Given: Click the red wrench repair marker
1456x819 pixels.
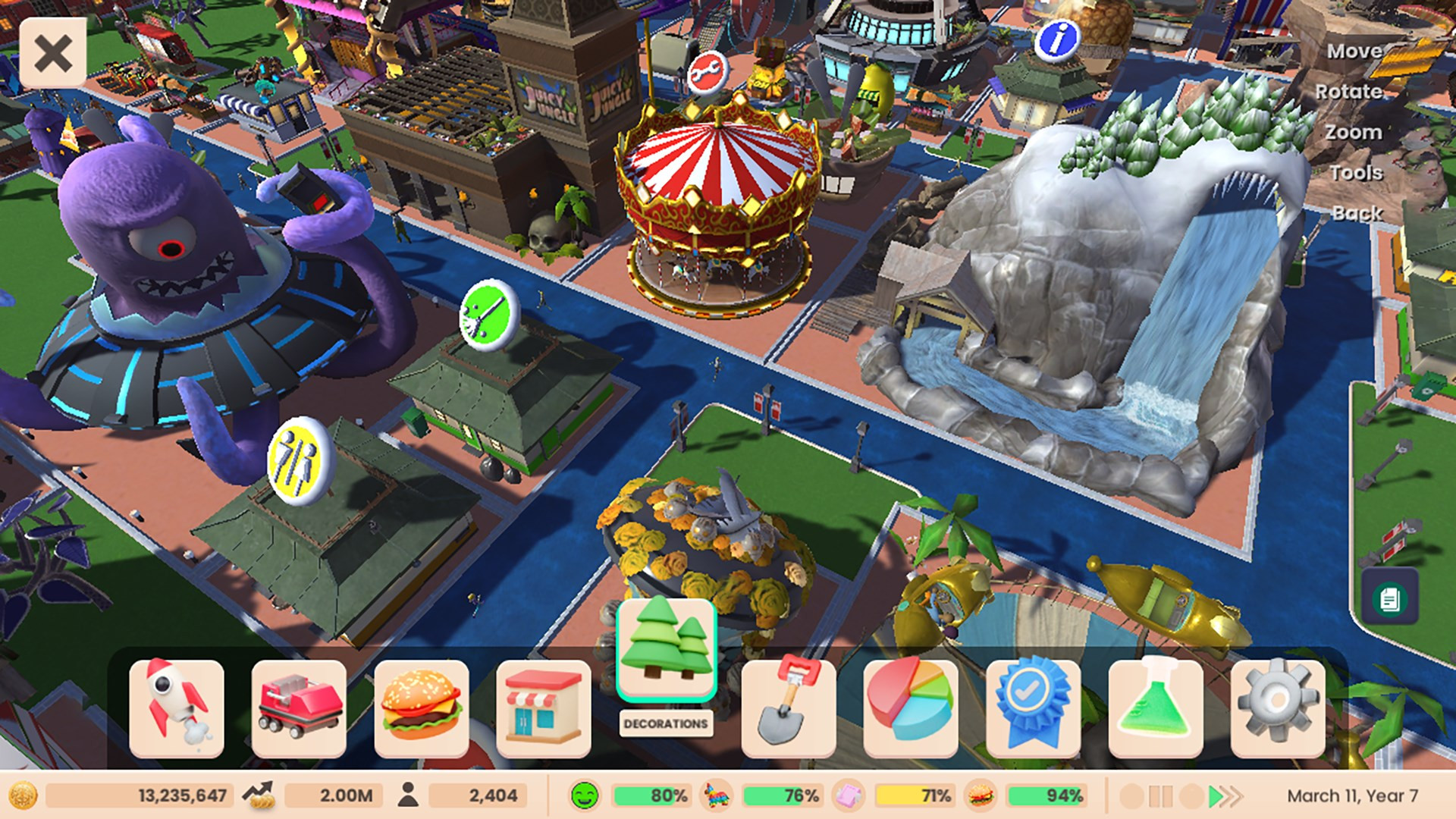Looking at the screenshot, I should coord(708,73).
